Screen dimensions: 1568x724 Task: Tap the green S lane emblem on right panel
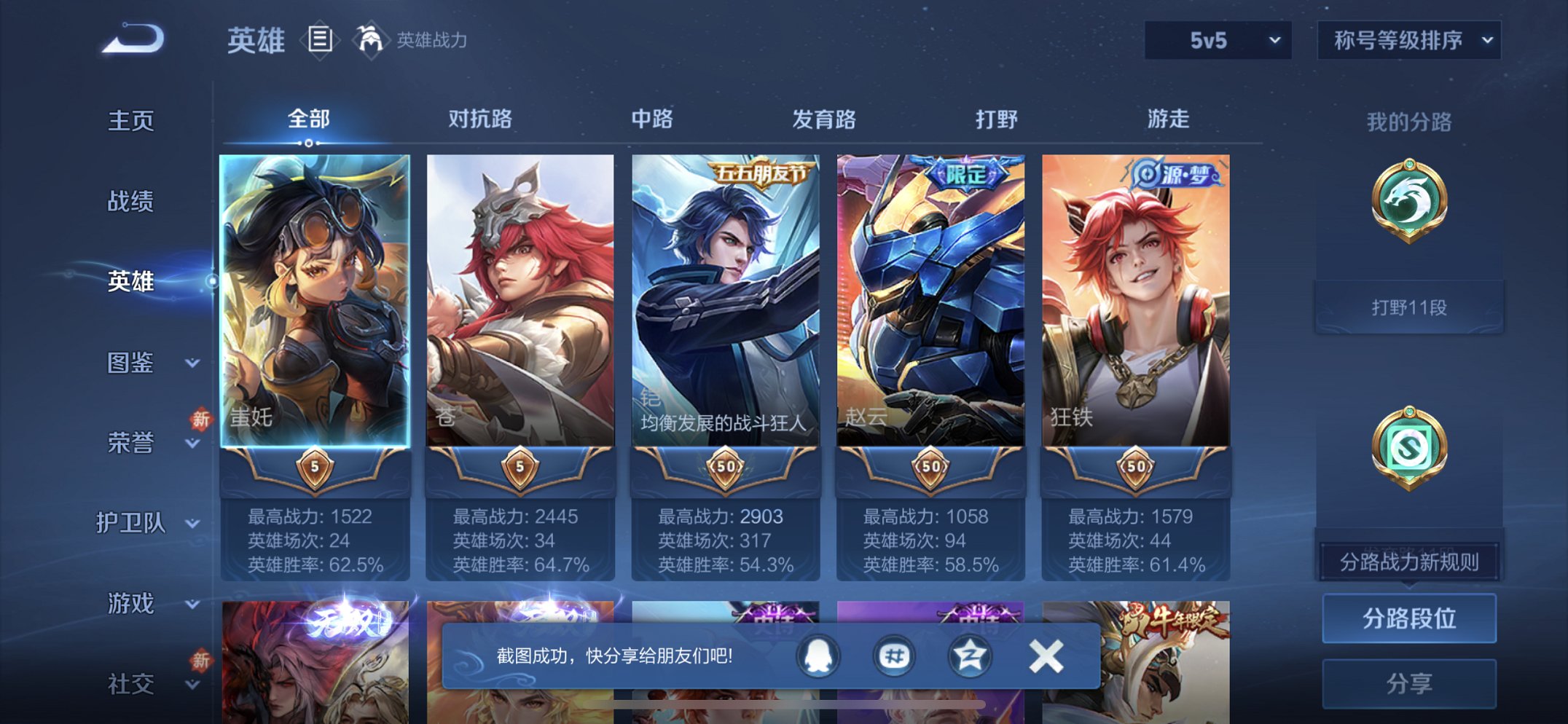(x=1408, y=444)
